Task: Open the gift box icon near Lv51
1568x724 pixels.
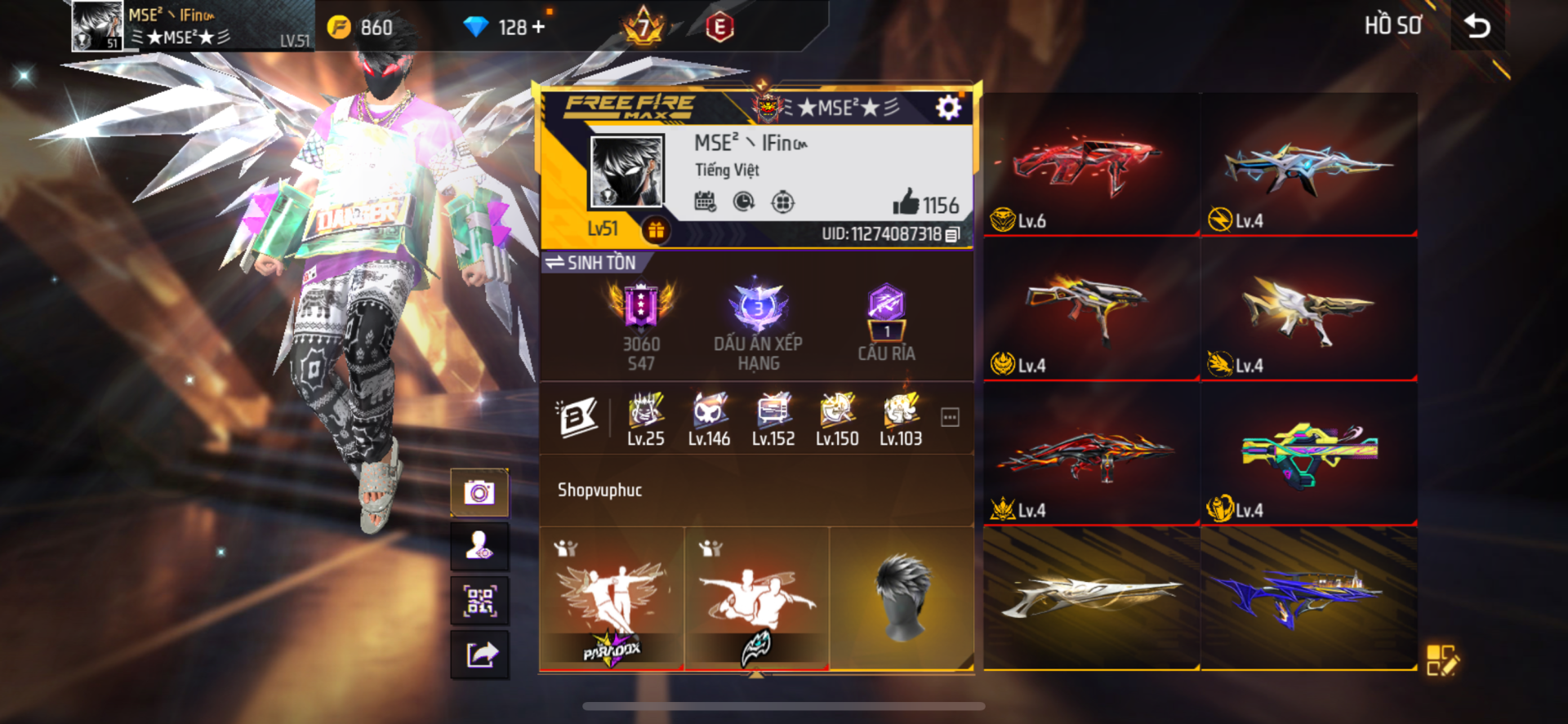Action: [x=656, y=231]
